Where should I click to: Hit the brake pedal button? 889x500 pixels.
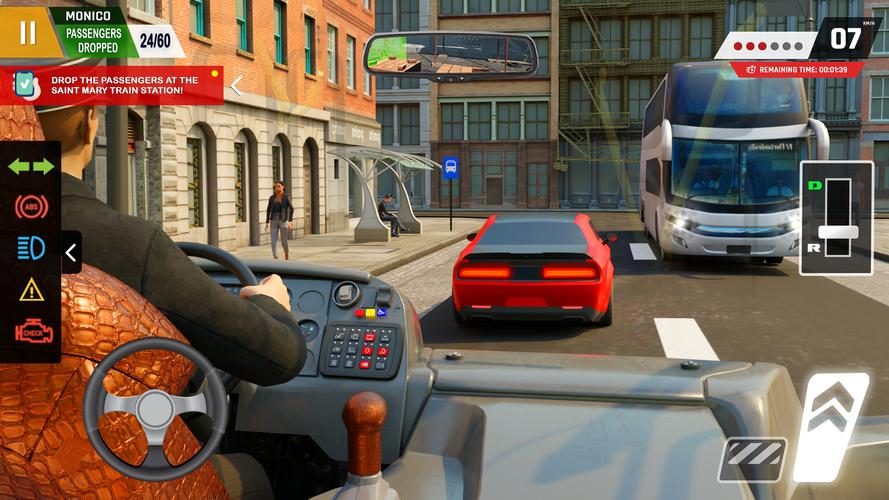coord(751,458)
